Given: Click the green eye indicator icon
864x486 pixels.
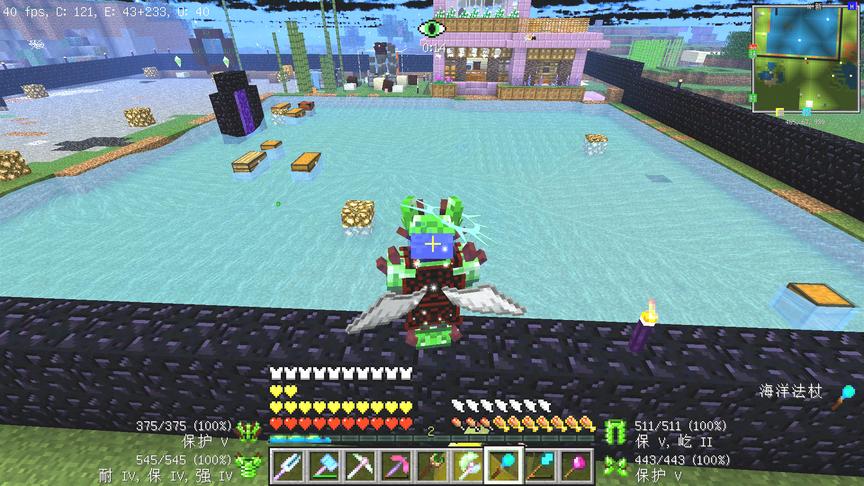Looking at the screenshot, I should (x=433, y=28).
